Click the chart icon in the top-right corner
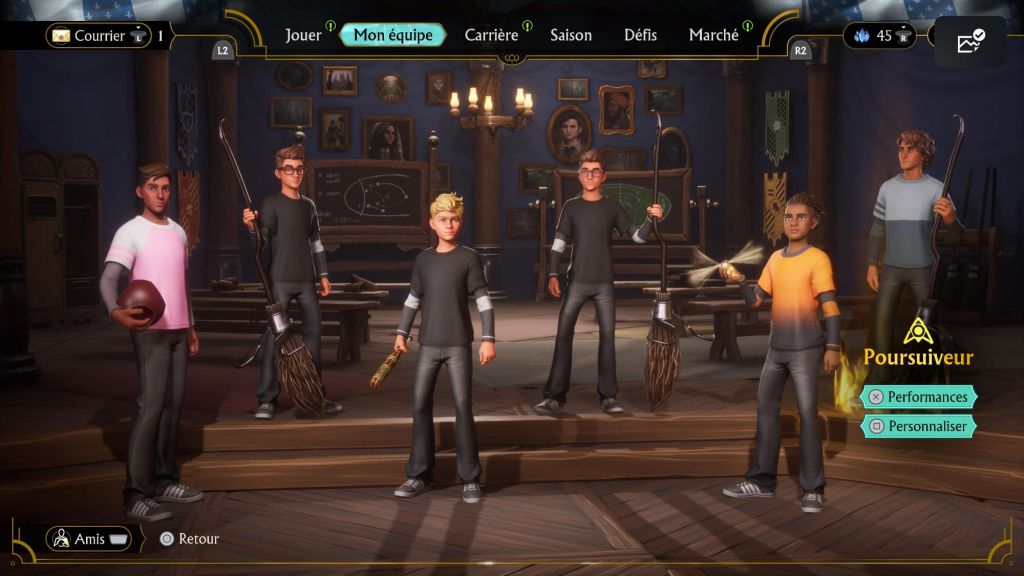 [970, 42]
